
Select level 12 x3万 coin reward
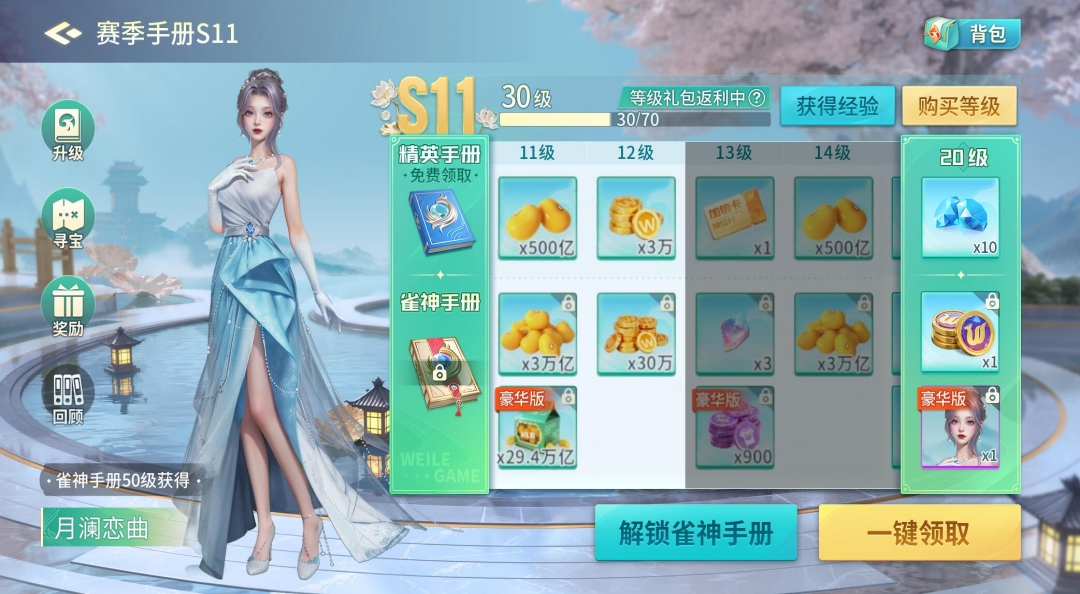coord(636,217)
